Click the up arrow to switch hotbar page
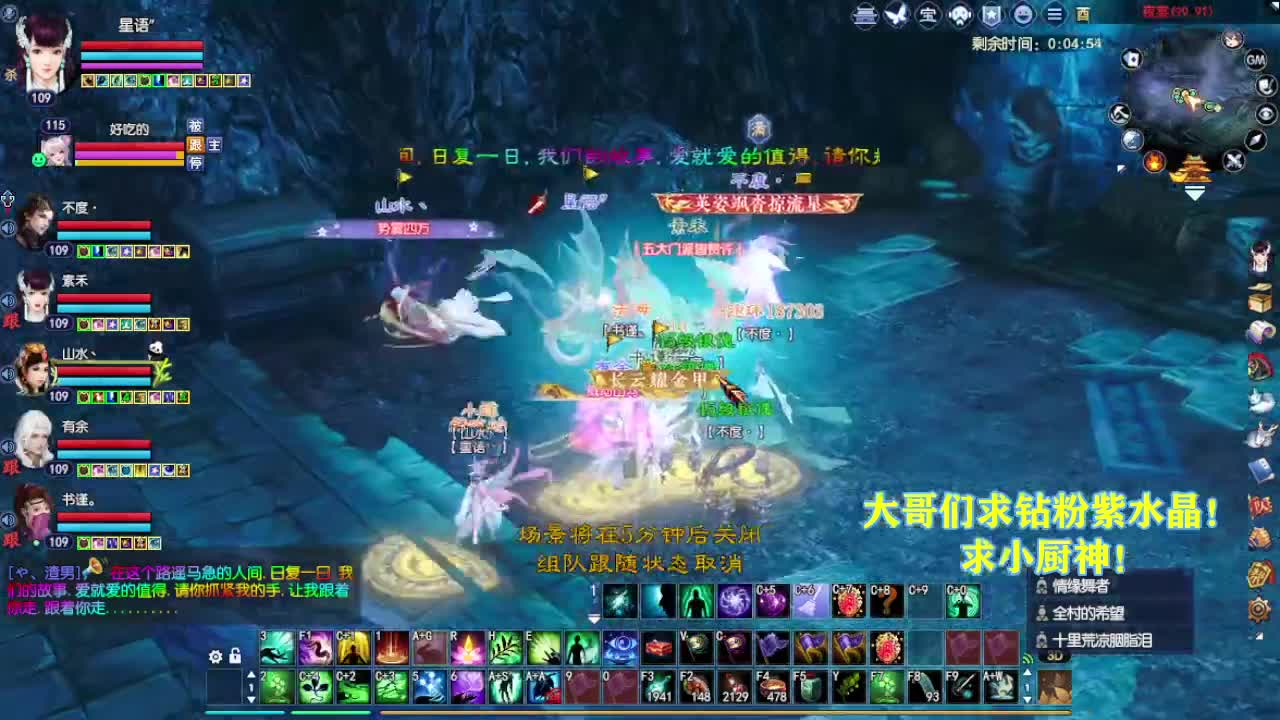This screenshot has height=720, width=1280. pos(250,675)
